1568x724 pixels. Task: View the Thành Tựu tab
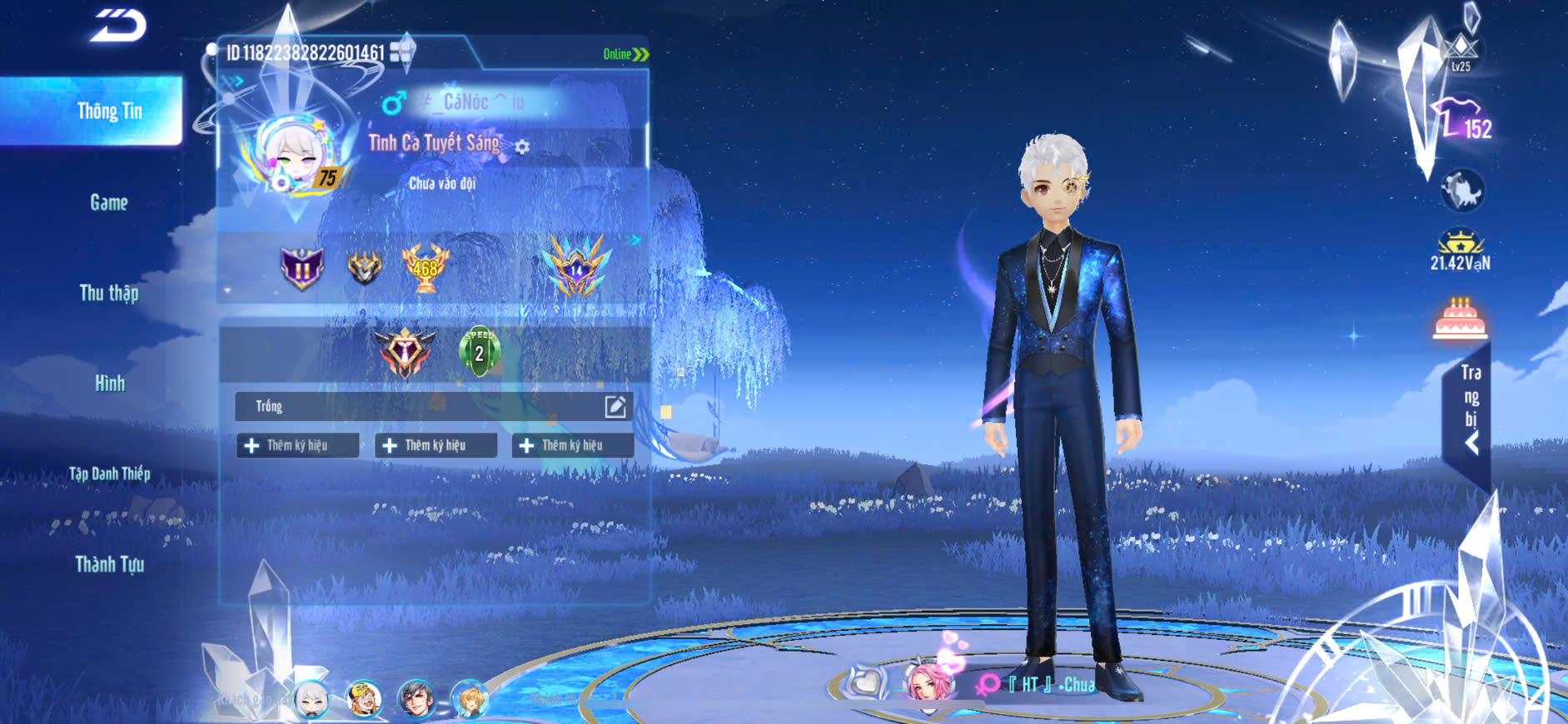point(109,564)
